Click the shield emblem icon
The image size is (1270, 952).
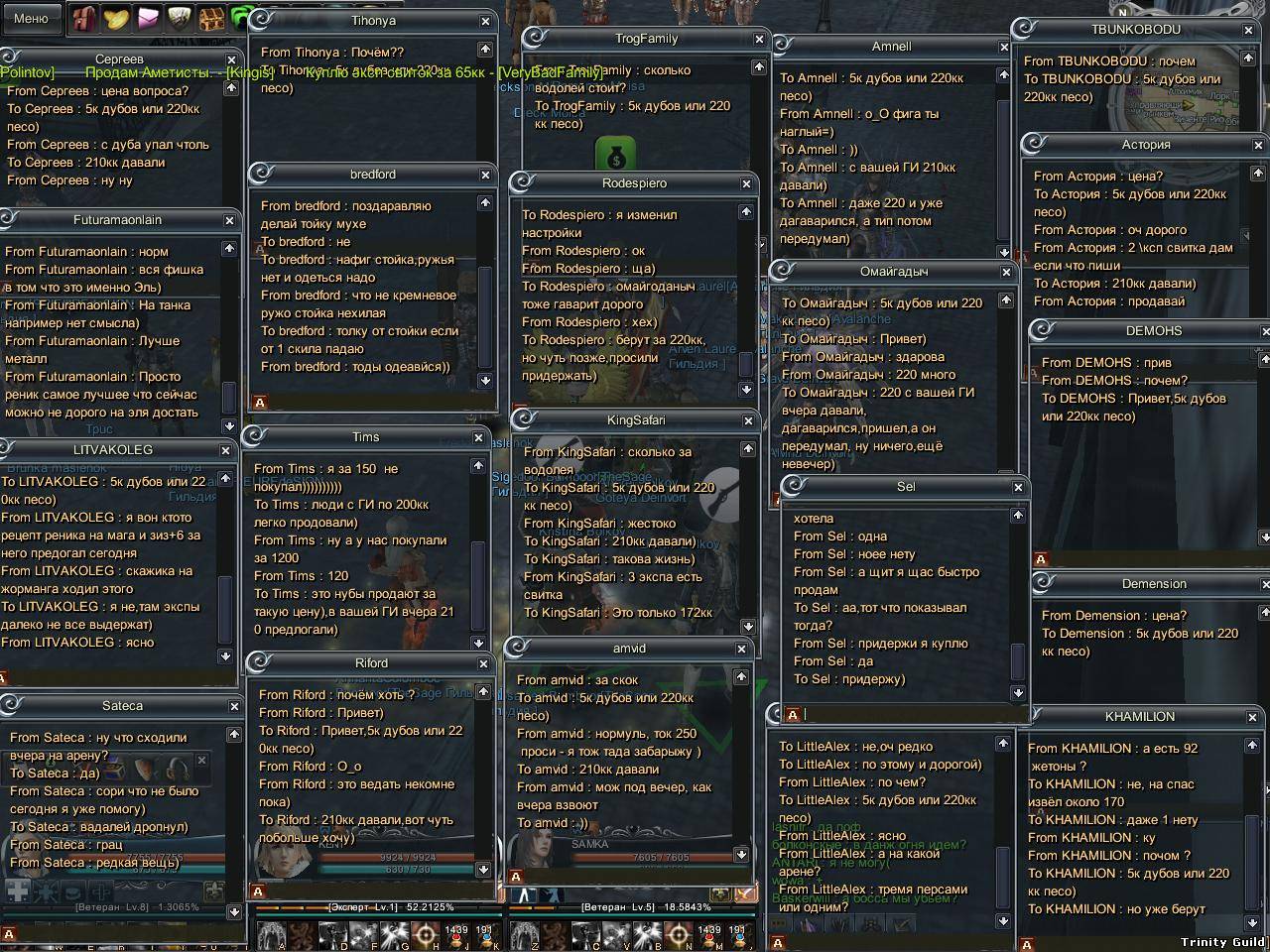(x=179, y=19)
